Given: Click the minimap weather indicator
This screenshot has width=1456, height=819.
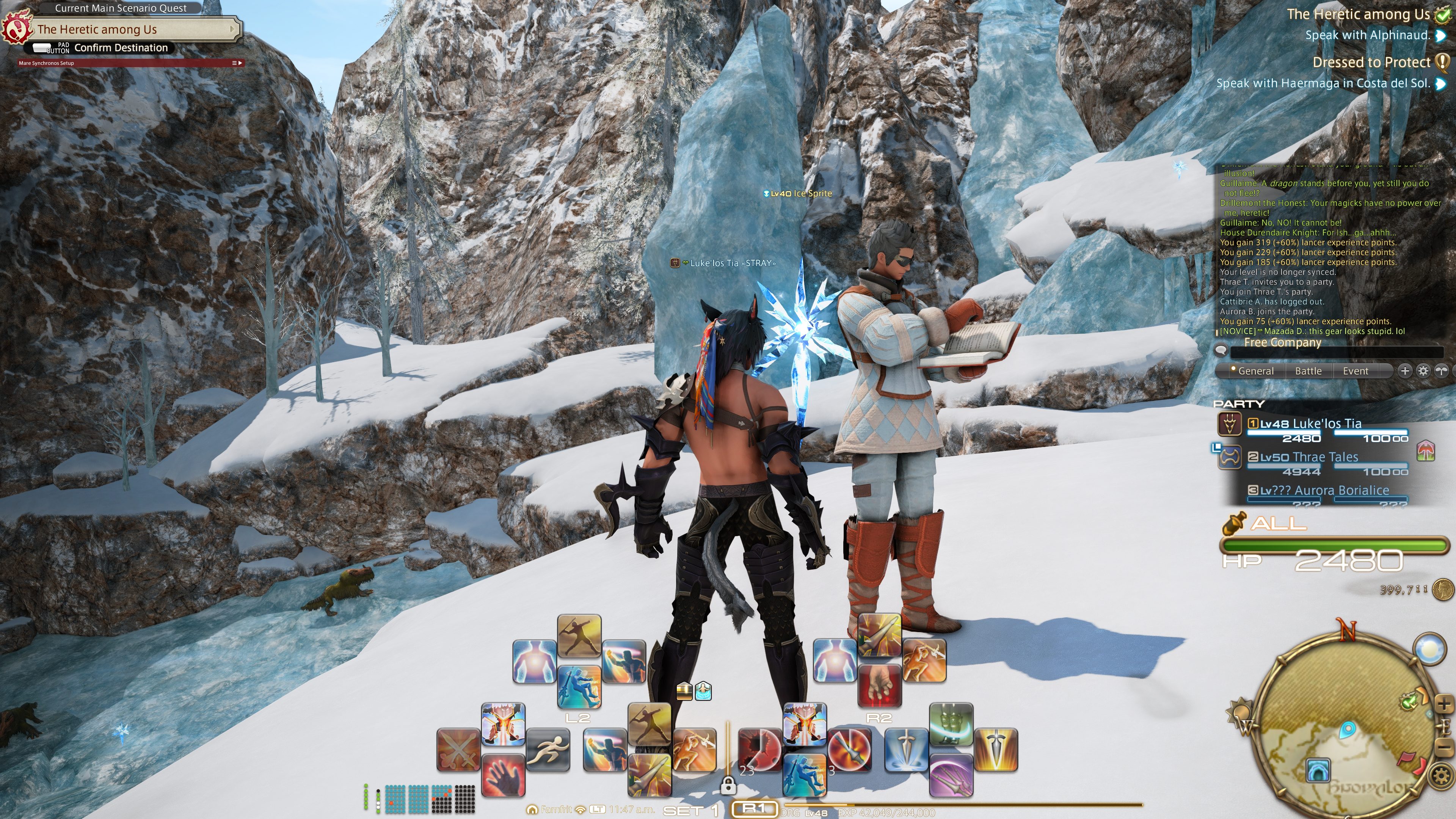Looking at the screenshot, I should tap(1429, 648).
